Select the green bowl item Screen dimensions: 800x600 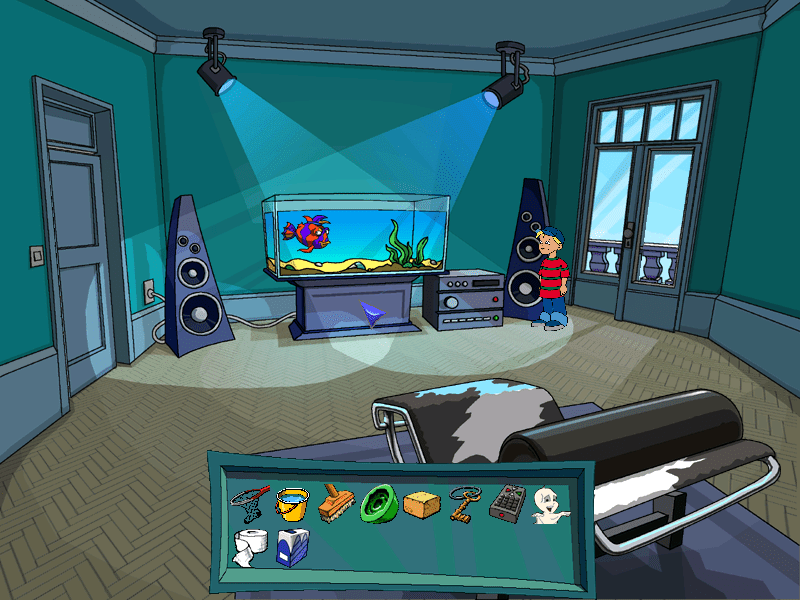(x=380, y=502)
